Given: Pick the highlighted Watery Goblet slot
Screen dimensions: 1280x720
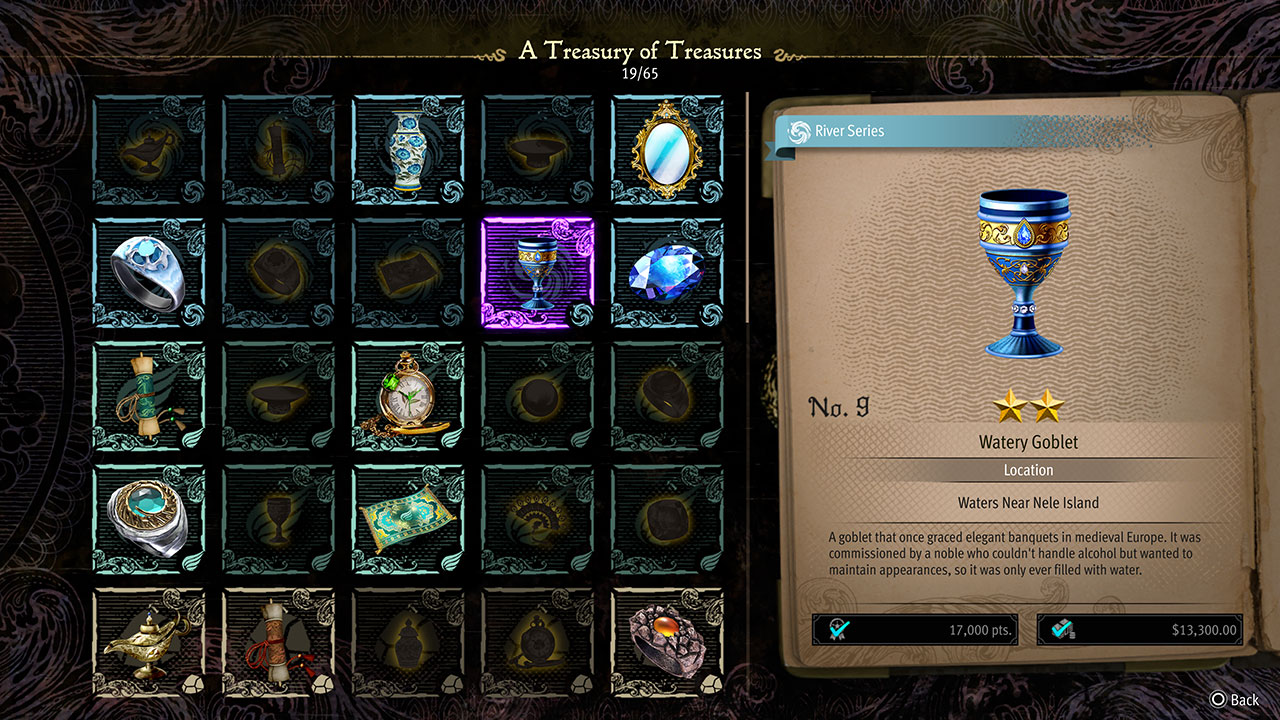Looking at the screenshot, I should [x=537, y=274].
